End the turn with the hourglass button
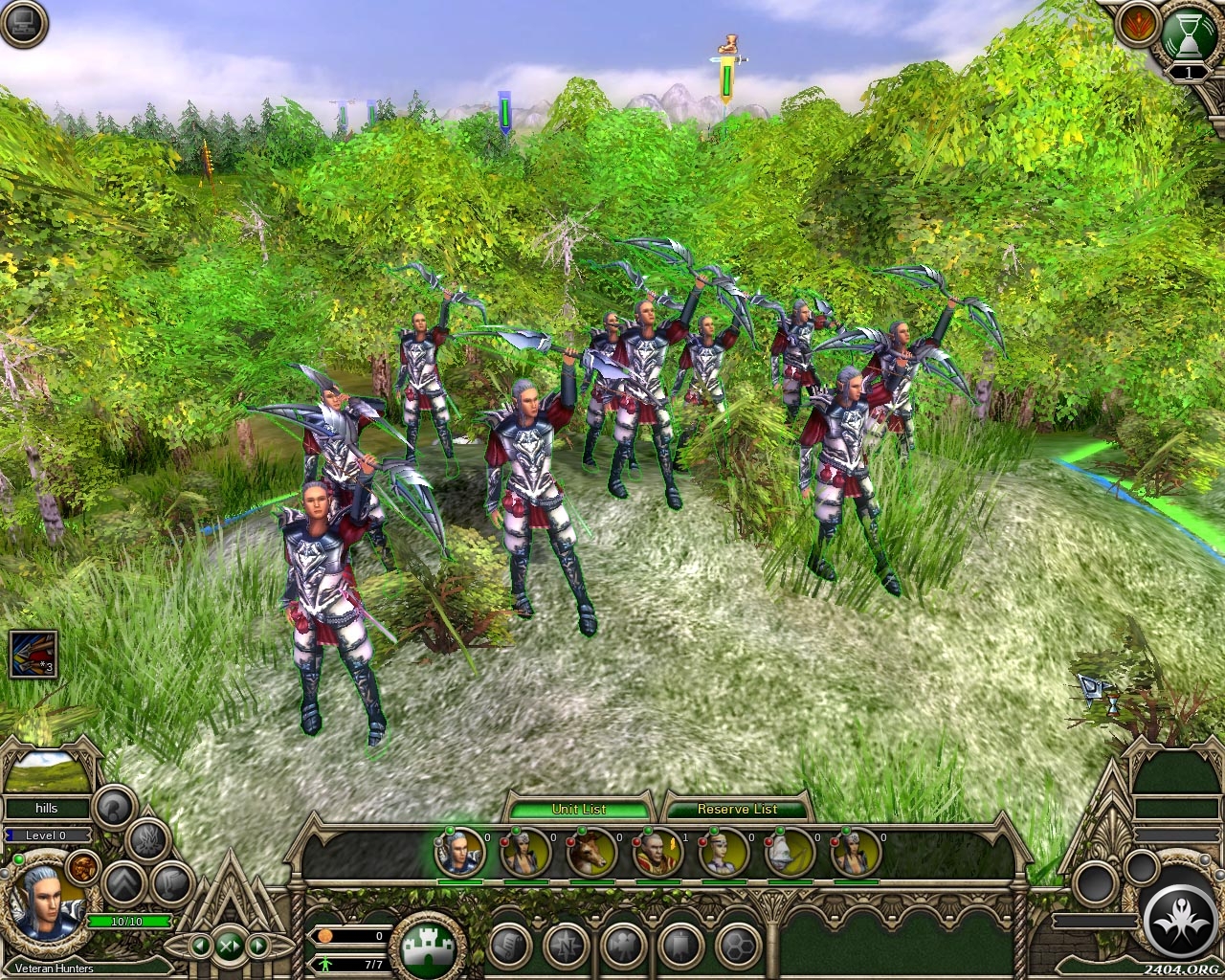The image size is (1225, 980). pyautogui.click(x=1188, y=35)
